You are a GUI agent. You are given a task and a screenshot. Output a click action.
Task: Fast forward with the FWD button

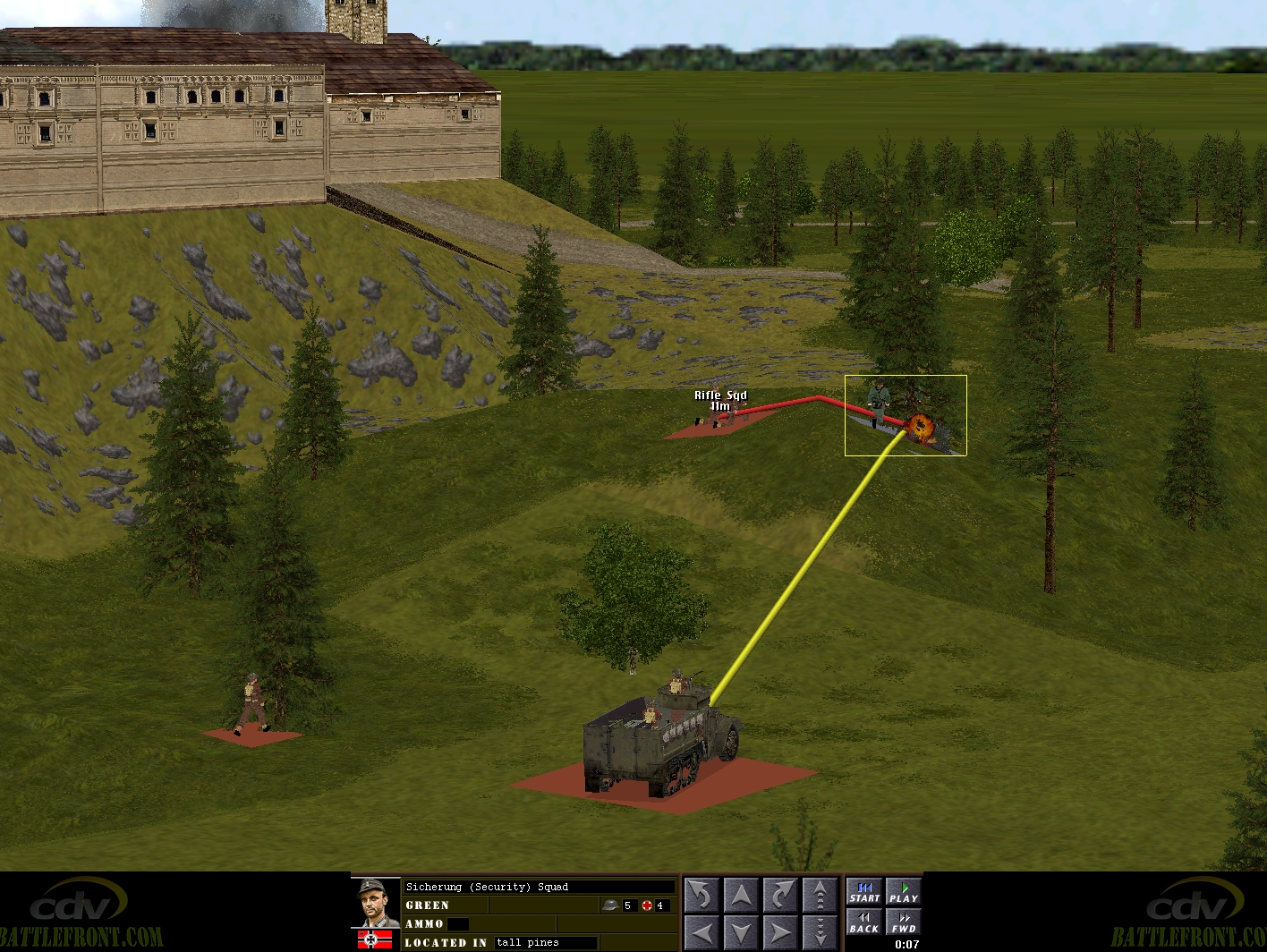(x=903, y=922)
